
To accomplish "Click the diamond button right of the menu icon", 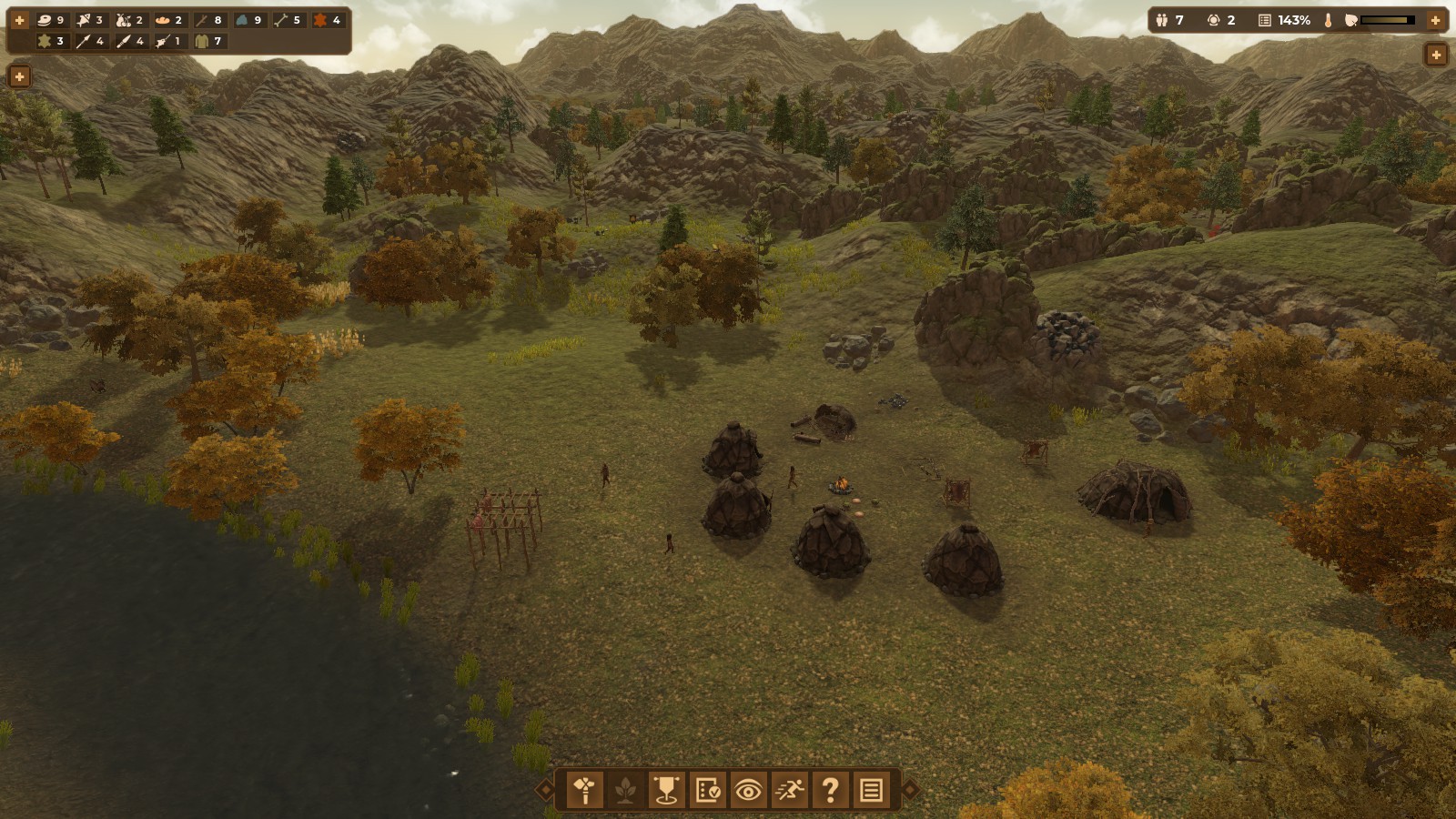I will tap(910, 790).
